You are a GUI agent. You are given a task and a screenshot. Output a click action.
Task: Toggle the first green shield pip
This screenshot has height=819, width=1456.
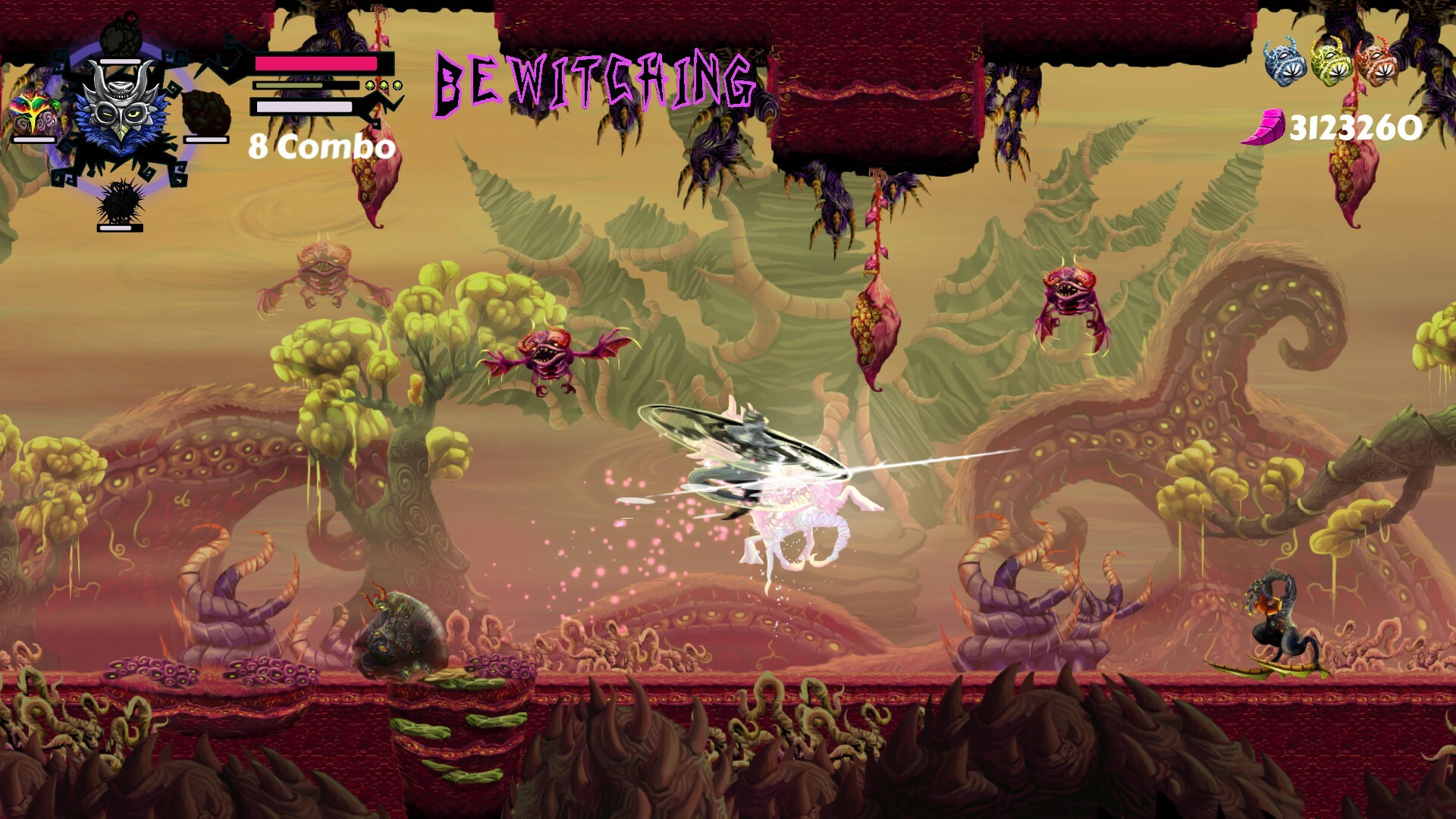point(369,86)
